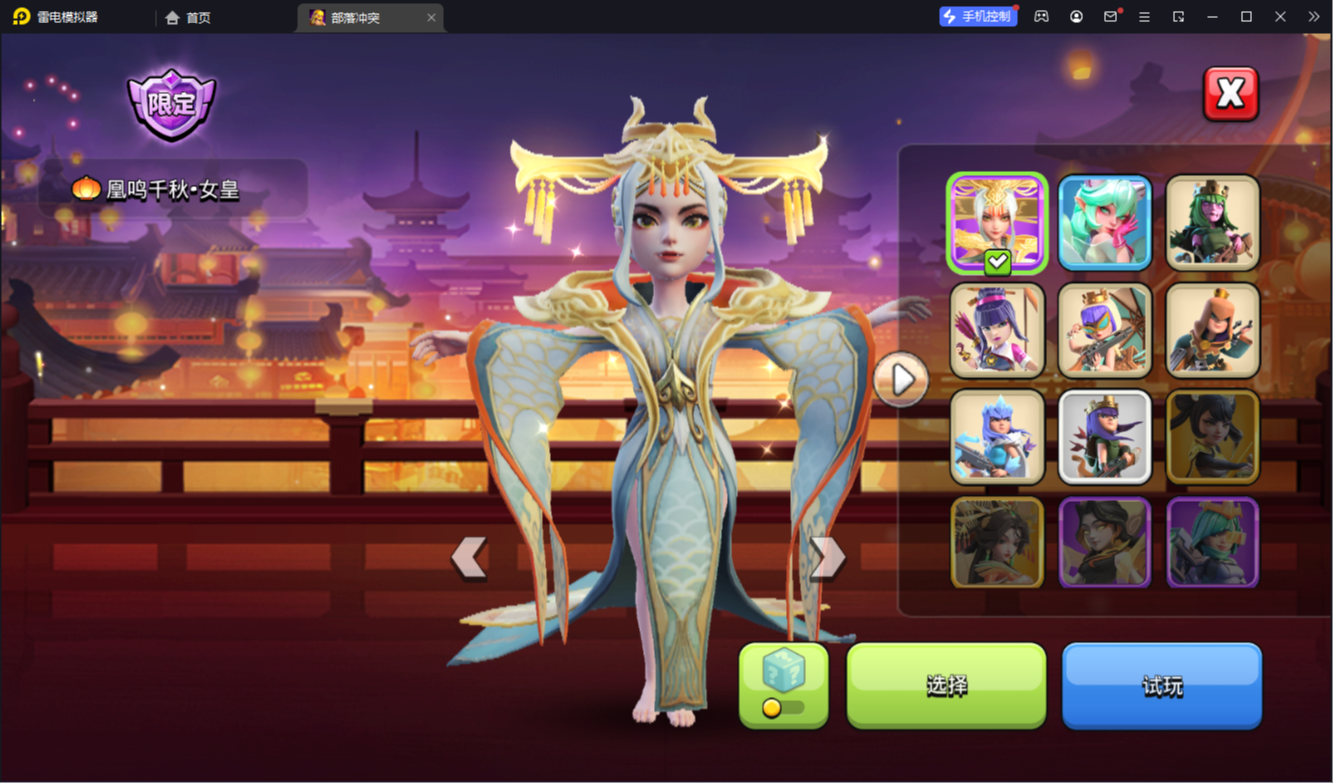Screen dimensions: 1333x783
Task: Select the green-haired pink-skinned queen skin
Action: tap(1212, 223)
